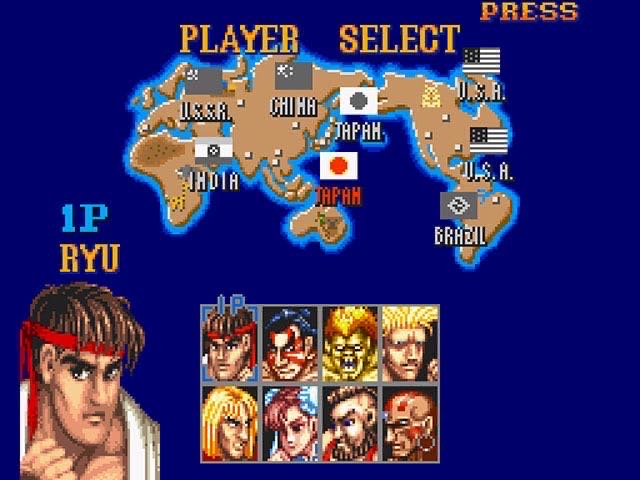640x480 pixels.
Task: Click the U.S.S.R. flag on the map
Action: 208,81
